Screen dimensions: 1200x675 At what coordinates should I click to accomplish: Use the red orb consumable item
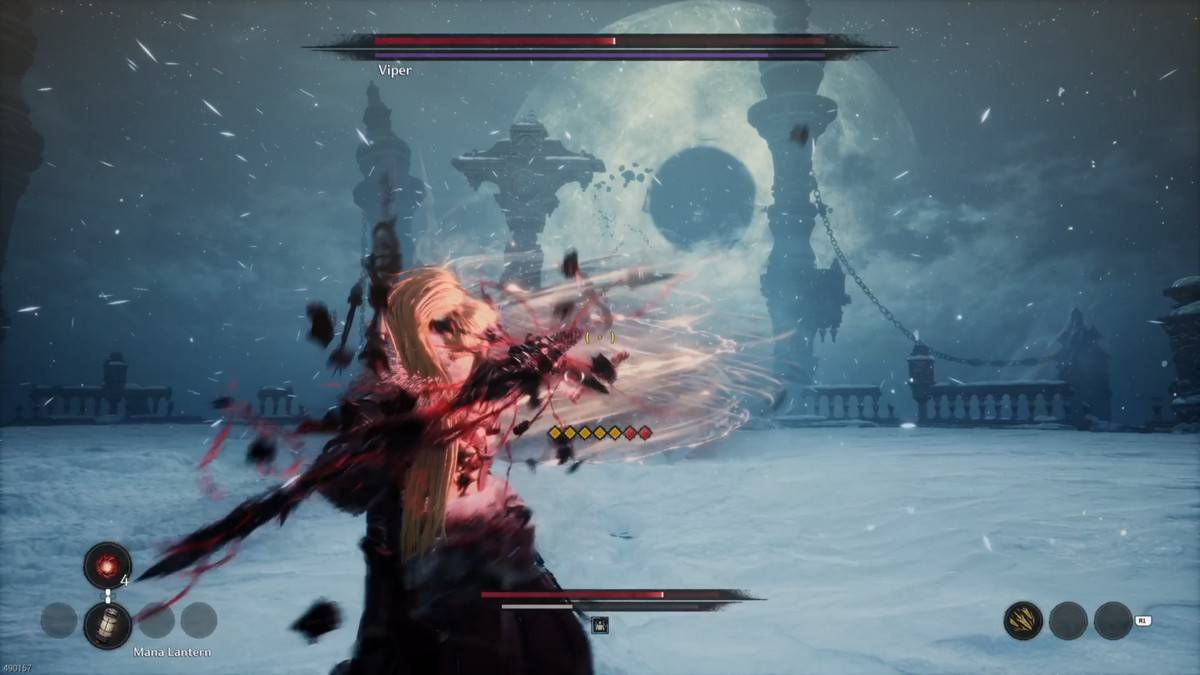click(107, 566)
